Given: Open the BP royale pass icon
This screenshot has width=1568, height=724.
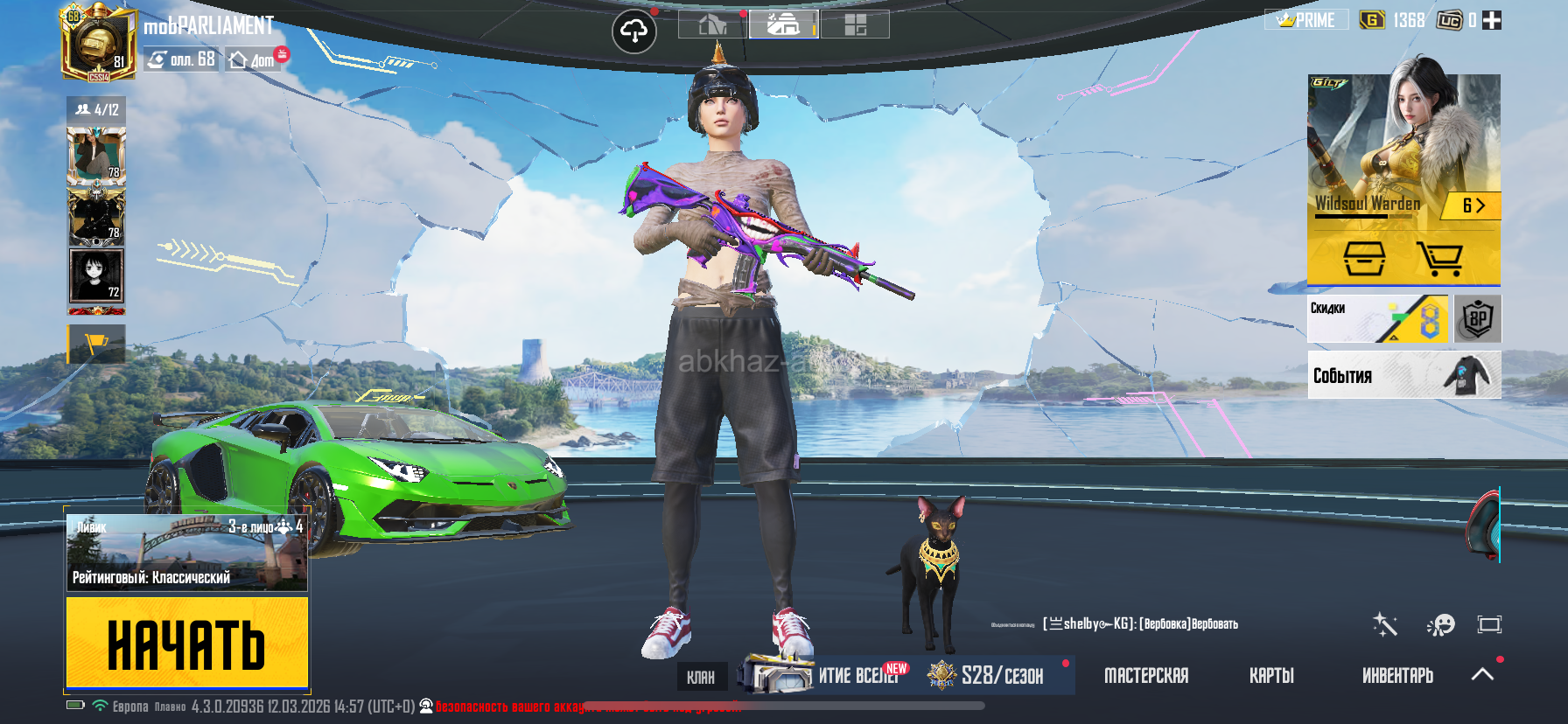Looking at the screenshot, I should click(x=1478, y=319).
